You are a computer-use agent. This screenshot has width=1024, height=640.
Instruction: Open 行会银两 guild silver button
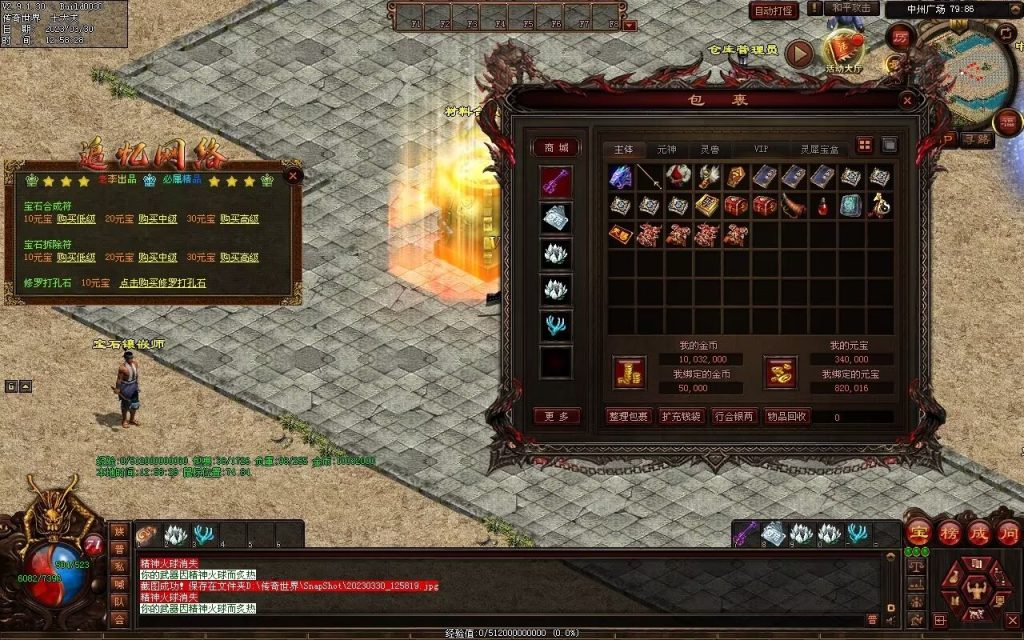(x=734, y=416)
